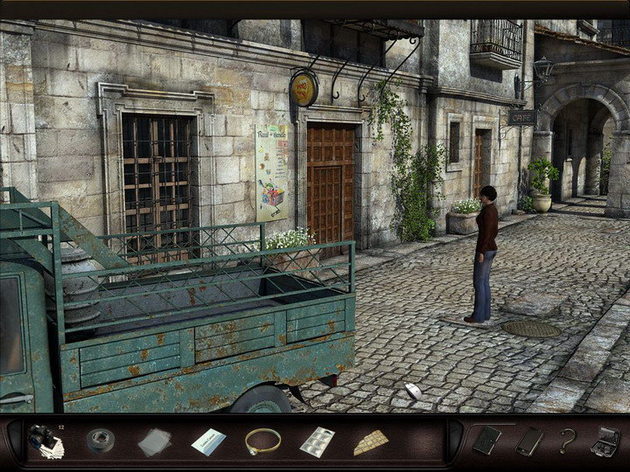Open the black notebook diary
Screen dimensions: 630x472
(x=487, y=440)
